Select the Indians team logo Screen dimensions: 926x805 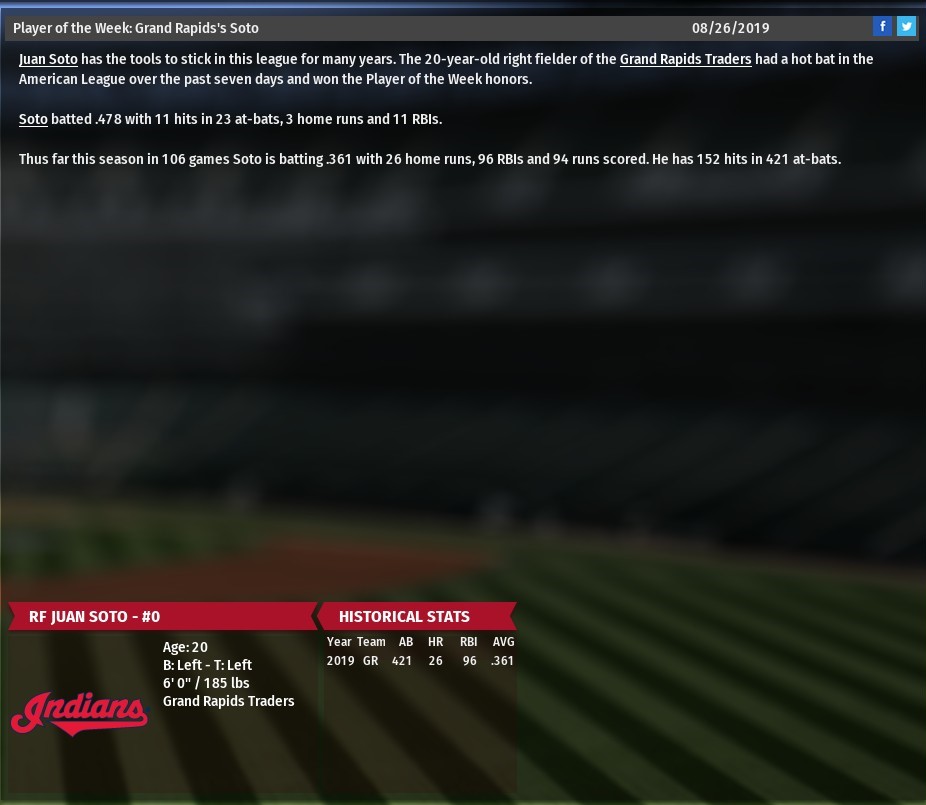pos(79,712)
